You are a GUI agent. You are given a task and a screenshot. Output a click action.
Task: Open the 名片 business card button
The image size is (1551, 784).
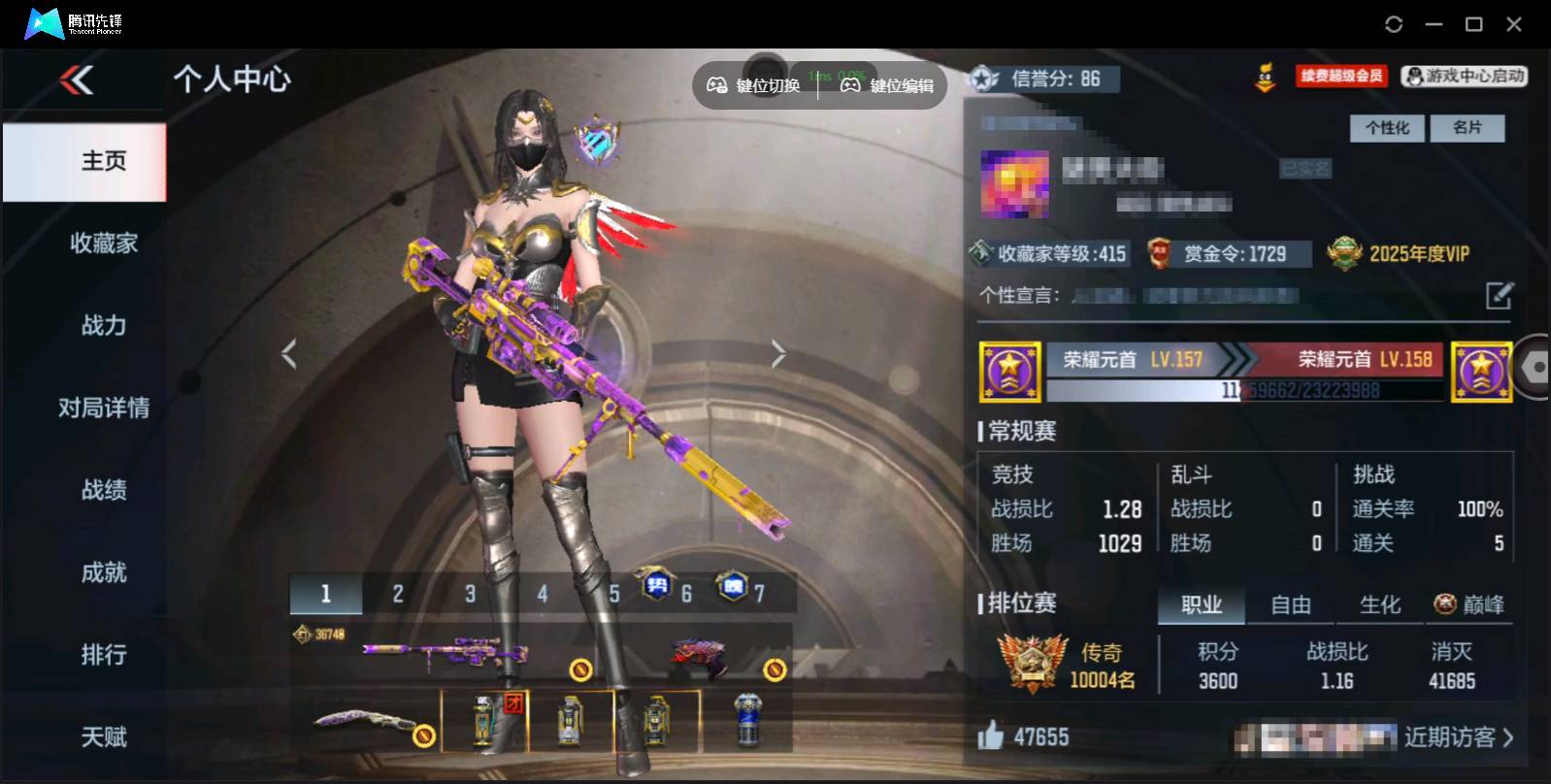[x=1468, y=128]
